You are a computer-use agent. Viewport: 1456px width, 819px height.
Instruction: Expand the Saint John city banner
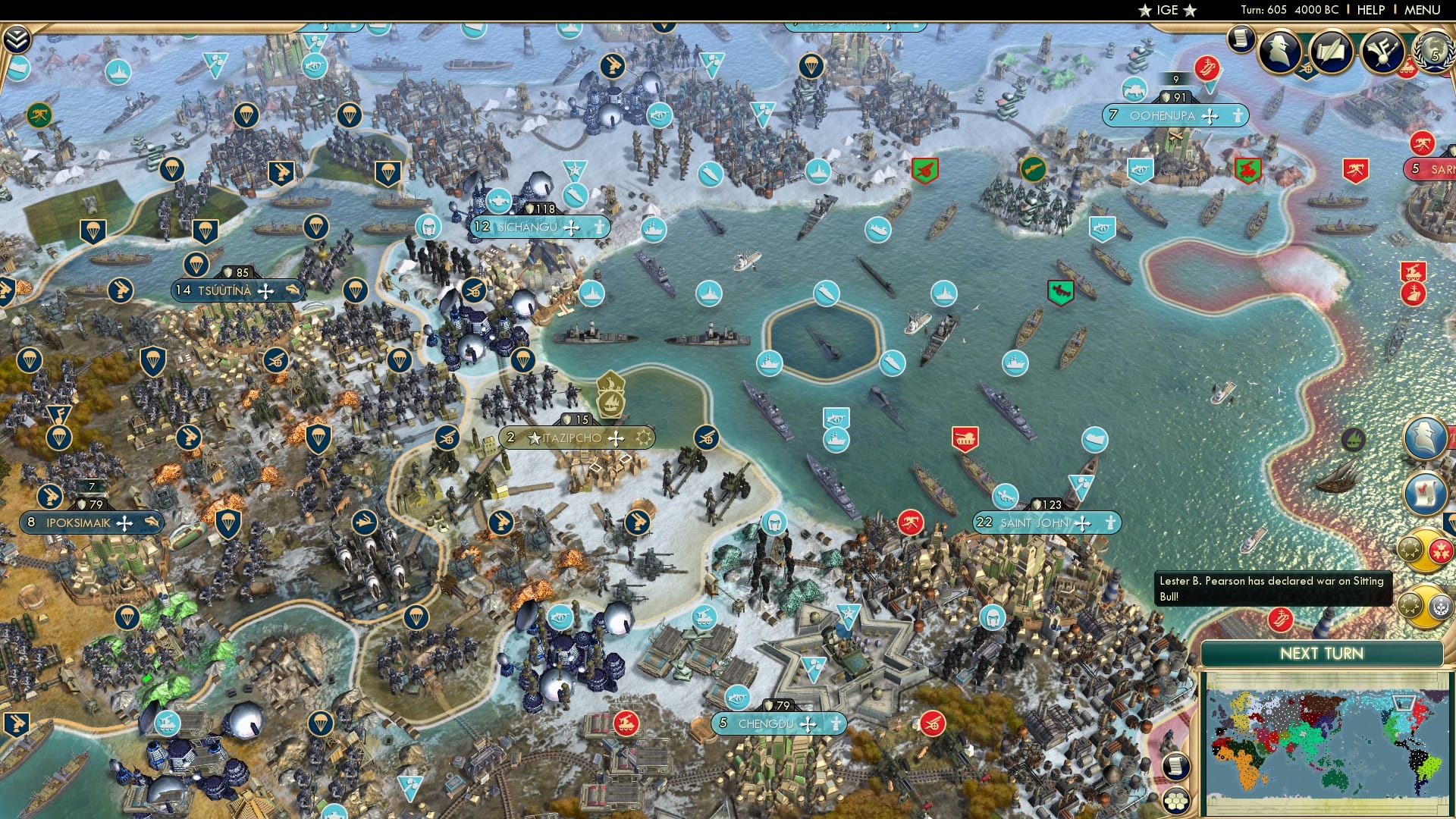click(1046, 522)
